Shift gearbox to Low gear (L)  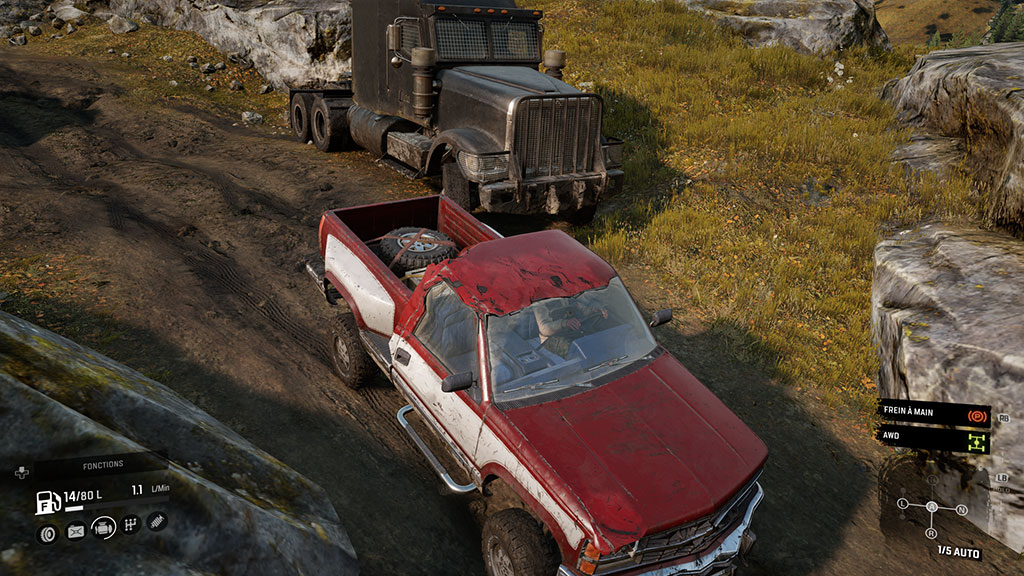(903, 503)
